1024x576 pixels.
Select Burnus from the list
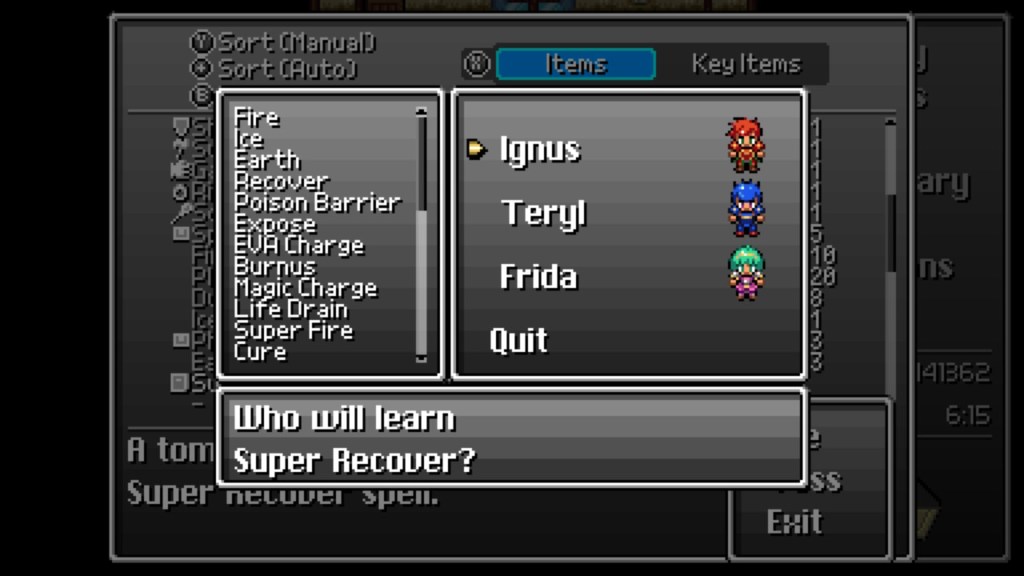(x=274, y=267)
